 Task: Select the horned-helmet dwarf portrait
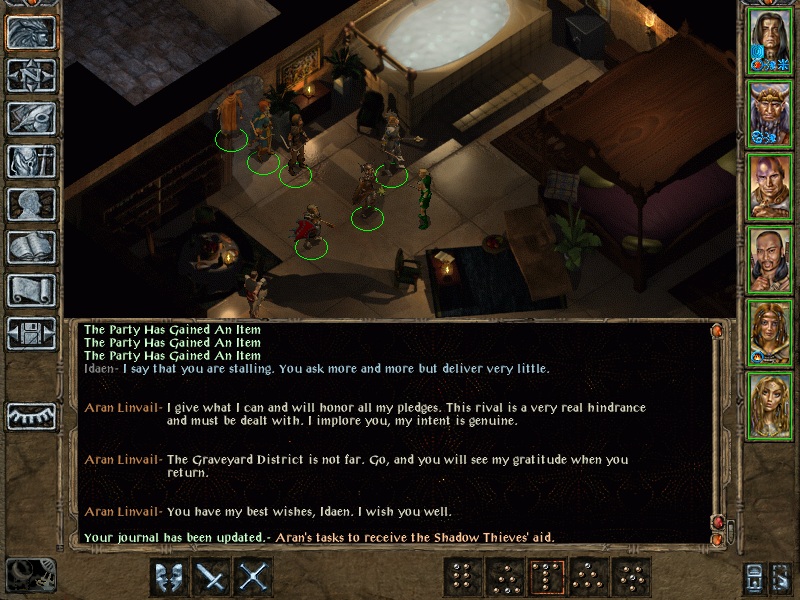(x=770, y=113)
